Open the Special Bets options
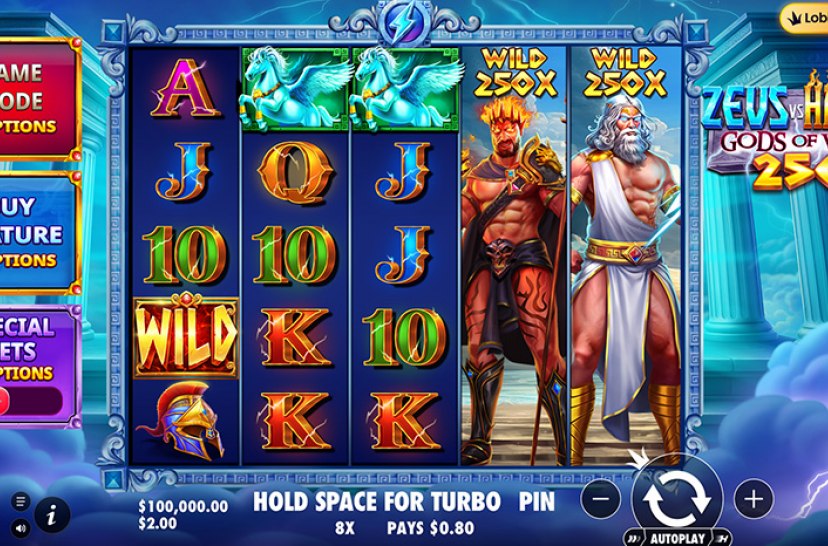This screenshot has height=546, width=828. 36,349
